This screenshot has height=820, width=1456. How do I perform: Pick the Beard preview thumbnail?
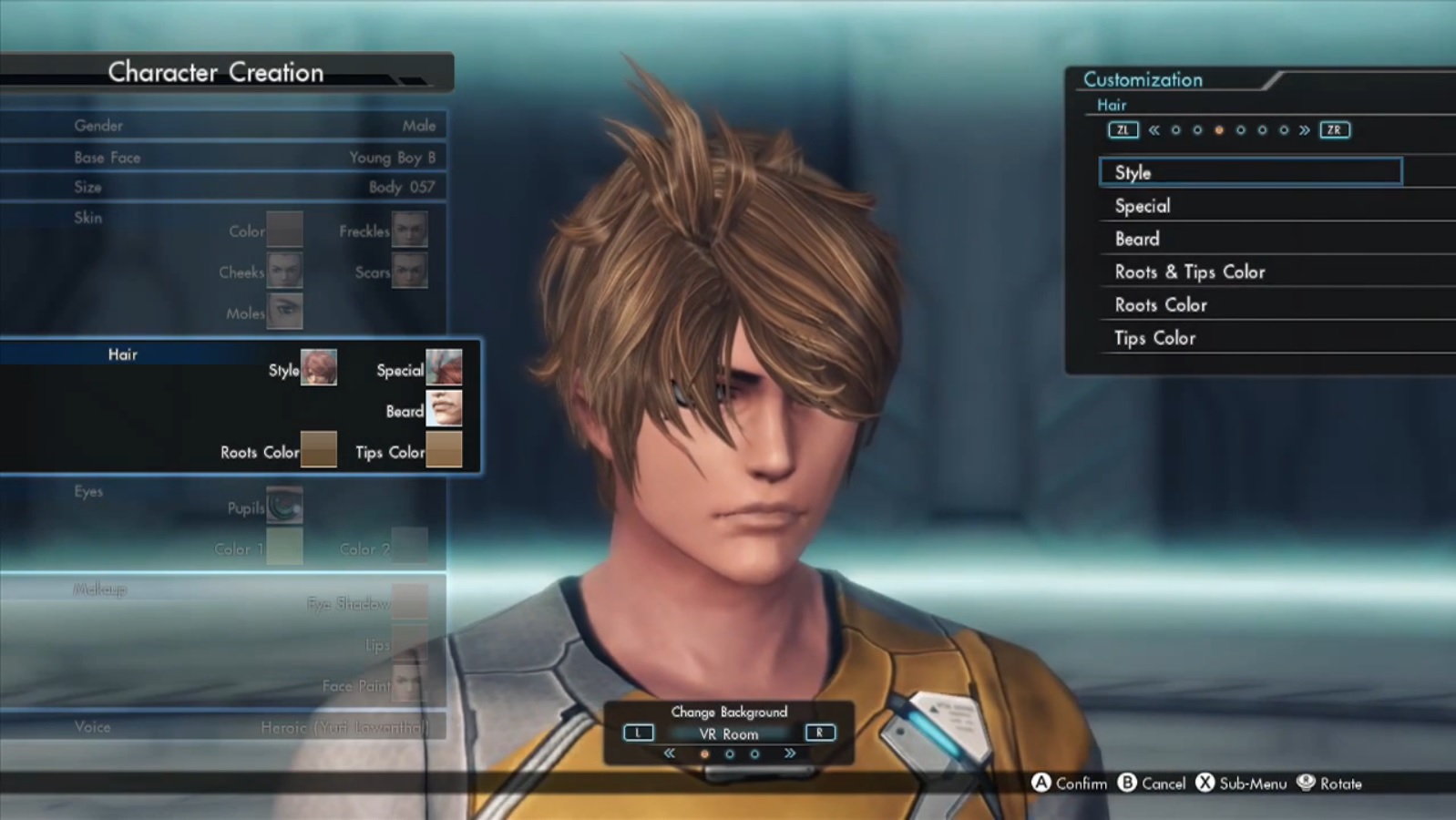444,409
